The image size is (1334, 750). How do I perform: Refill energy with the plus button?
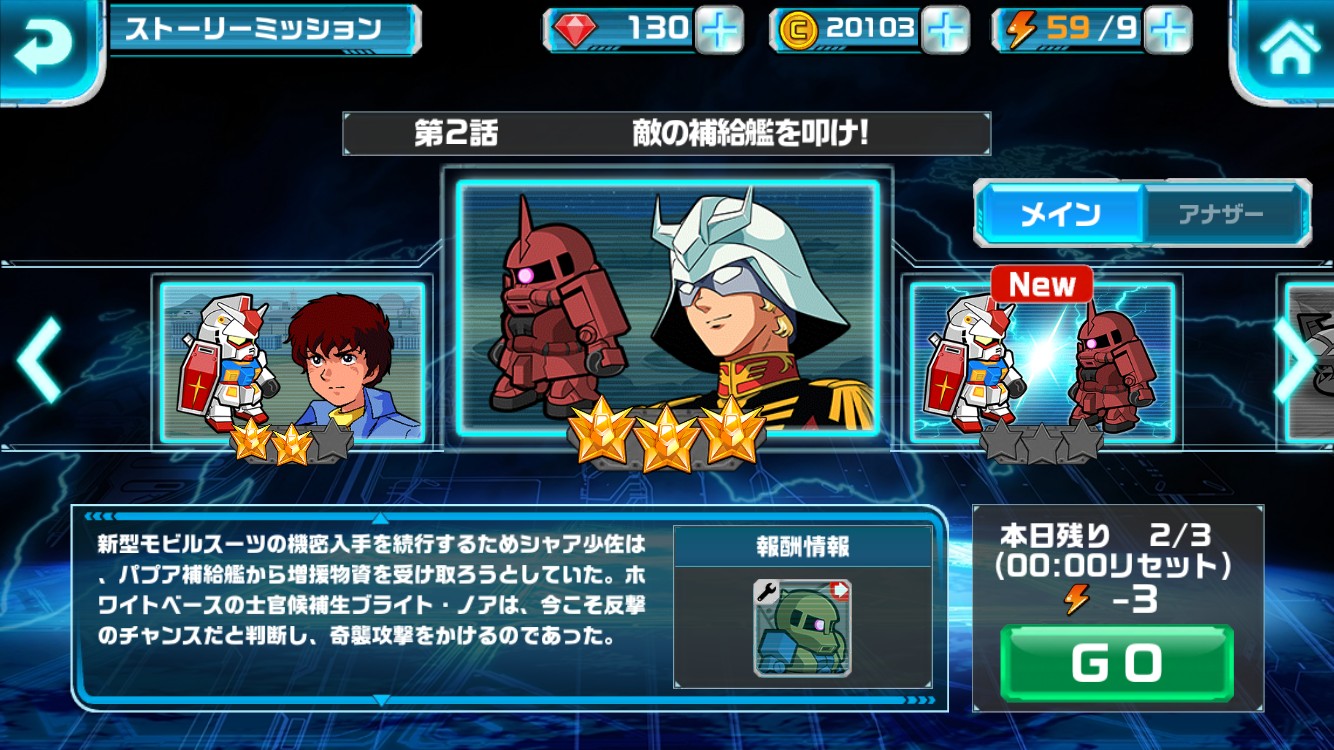click(1167, 30)
